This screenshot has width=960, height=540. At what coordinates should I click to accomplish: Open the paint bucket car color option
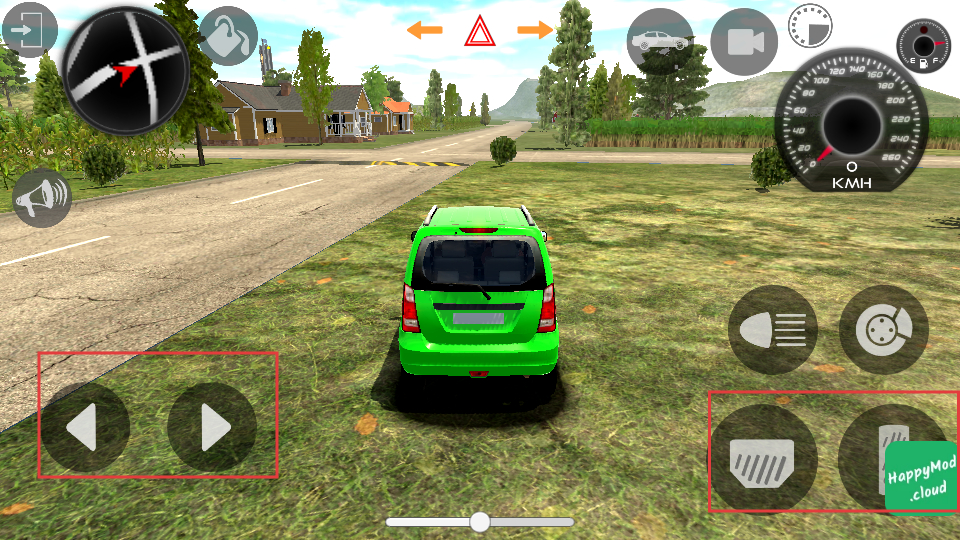[x=227, y=36]
